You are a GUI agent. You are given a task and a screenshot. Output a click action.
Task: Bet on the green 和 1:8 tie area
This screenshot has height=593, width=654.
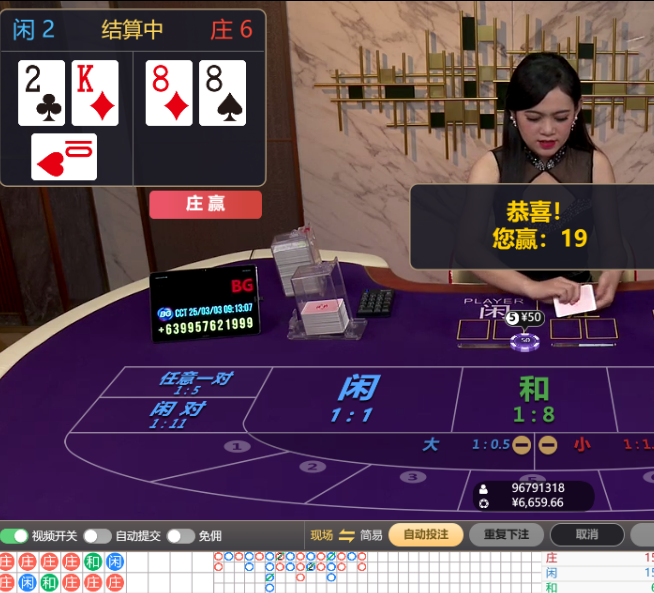point(534,398)
